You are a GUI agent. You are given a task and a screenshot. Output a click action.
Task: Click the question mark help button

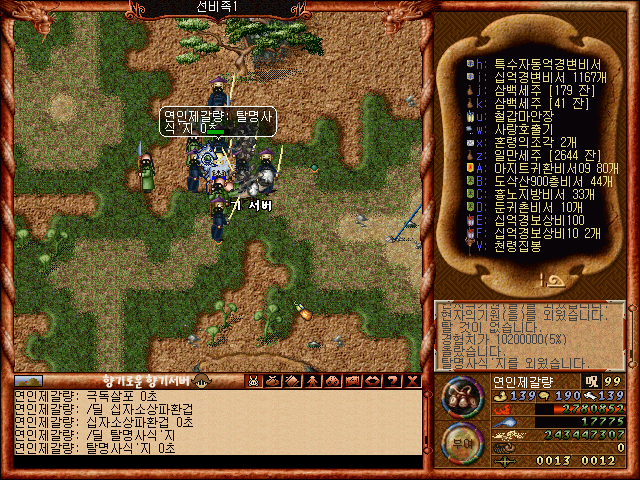(x=396, y=381)
